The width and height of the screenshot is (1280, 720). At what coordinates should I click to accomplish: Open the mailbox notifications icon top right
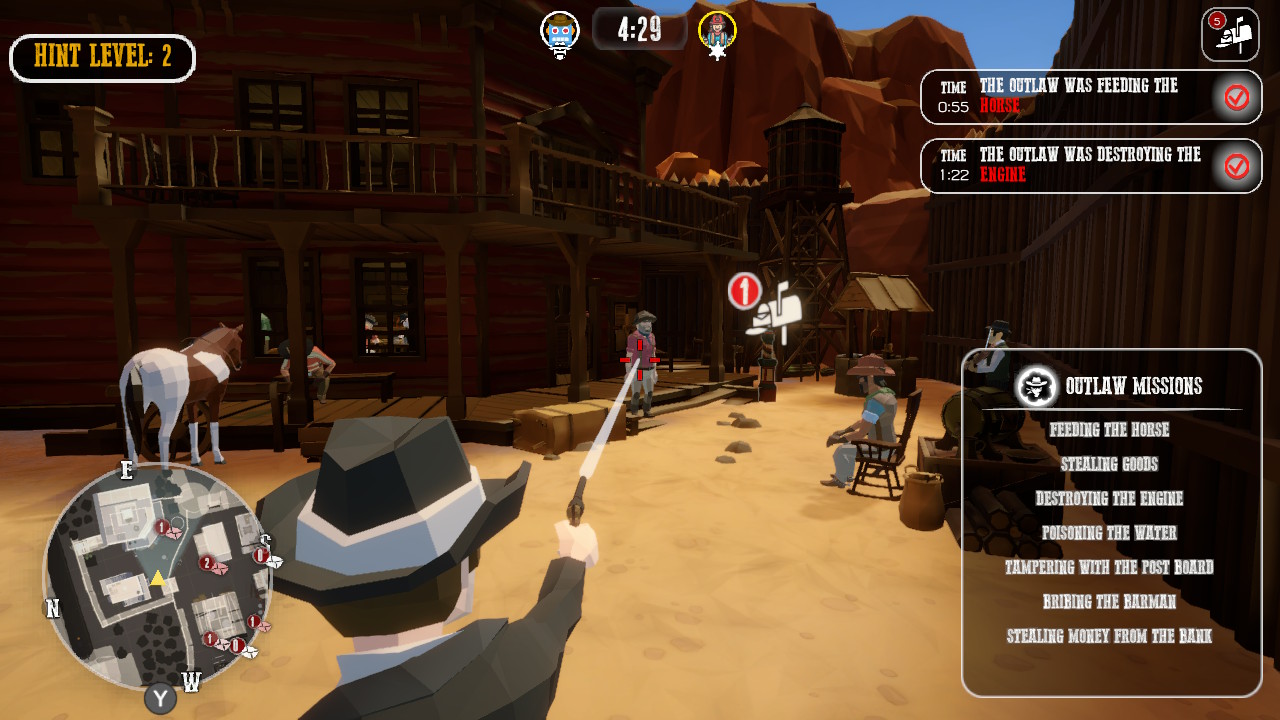pyautogui.click(x=1230, y=35)
